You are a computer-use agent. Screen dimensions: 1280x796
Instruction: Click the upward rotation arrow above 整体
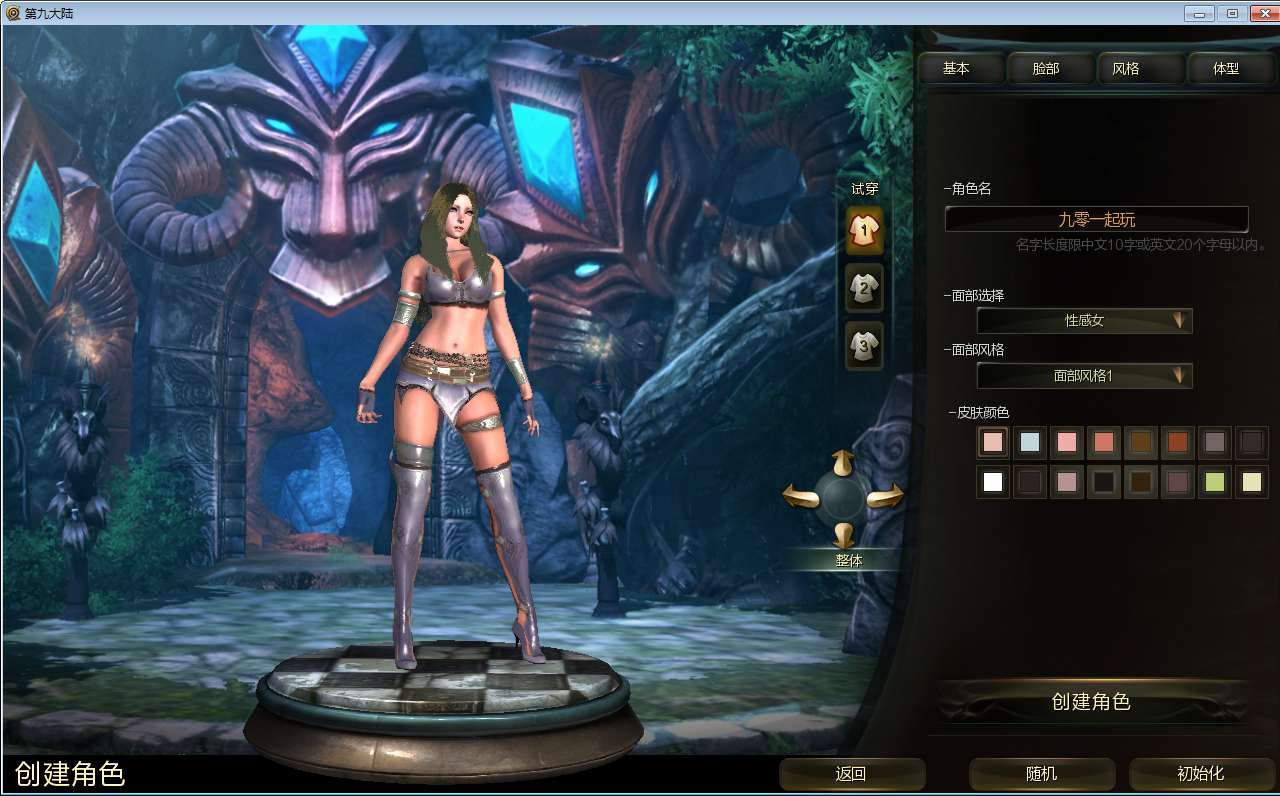[845, 461]
